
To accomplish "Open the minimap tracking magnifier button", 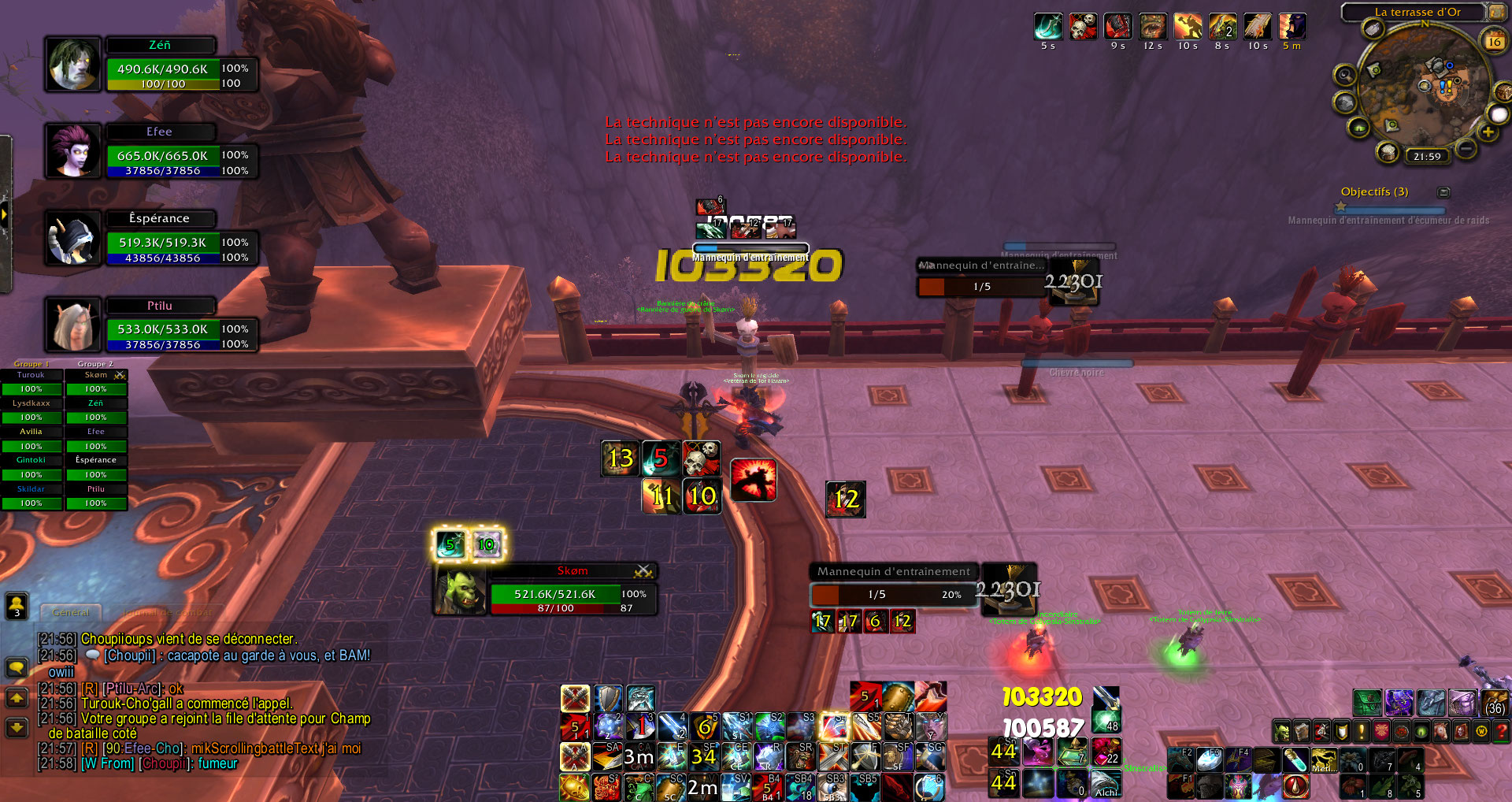I will coord(1344,76).
